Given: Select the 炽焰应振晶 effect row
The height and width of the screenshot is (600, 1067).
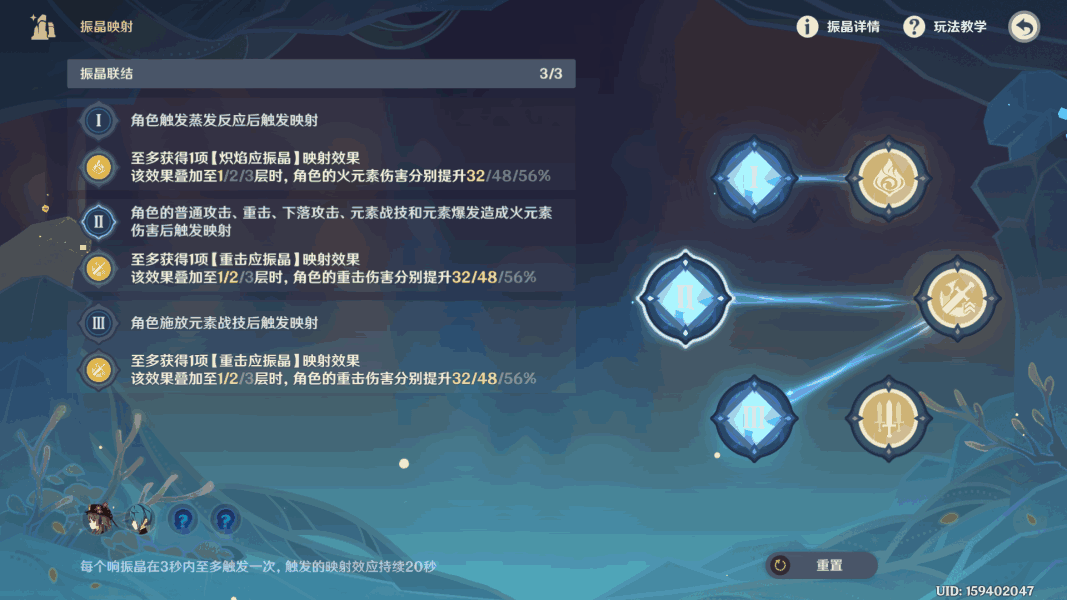Looking at the screenshot, I should tap(321, 167).
